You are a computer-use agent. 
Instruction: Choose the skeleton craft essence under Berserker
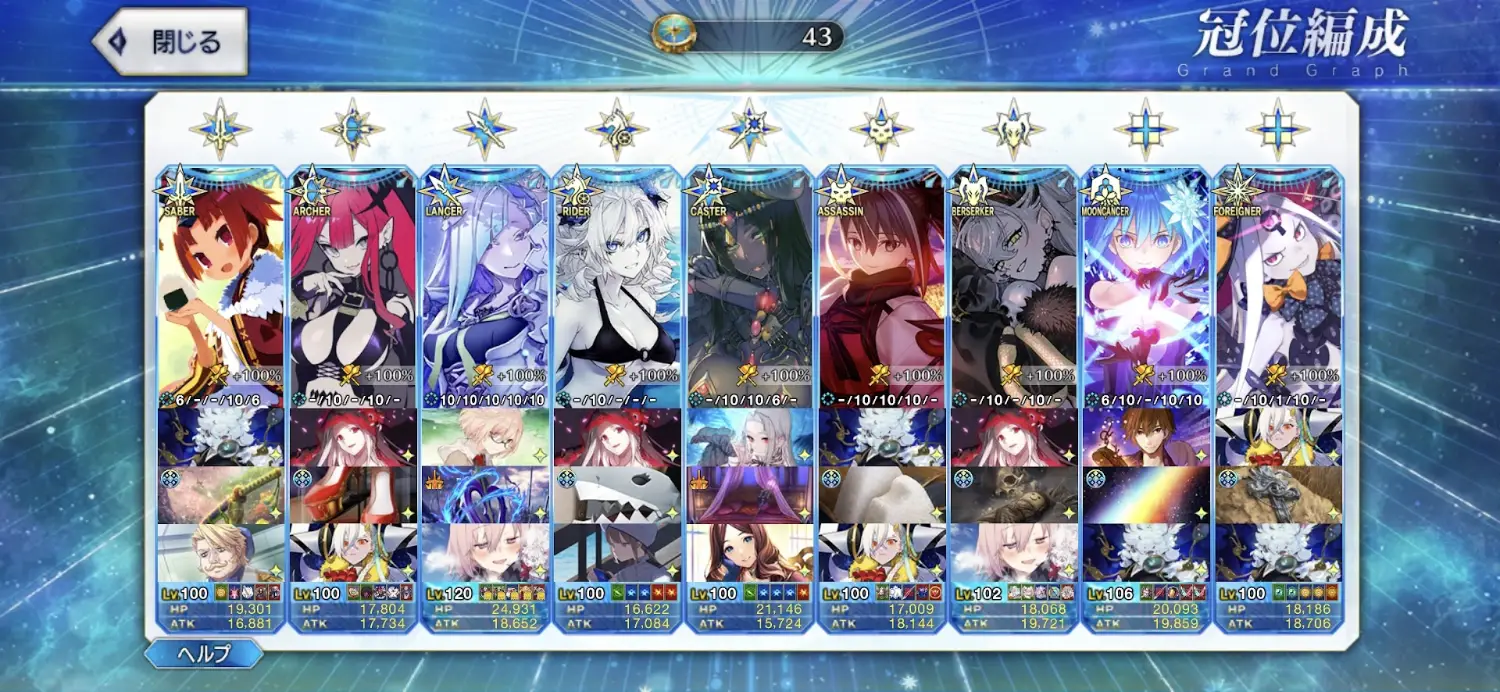(x=1013, y=495)
